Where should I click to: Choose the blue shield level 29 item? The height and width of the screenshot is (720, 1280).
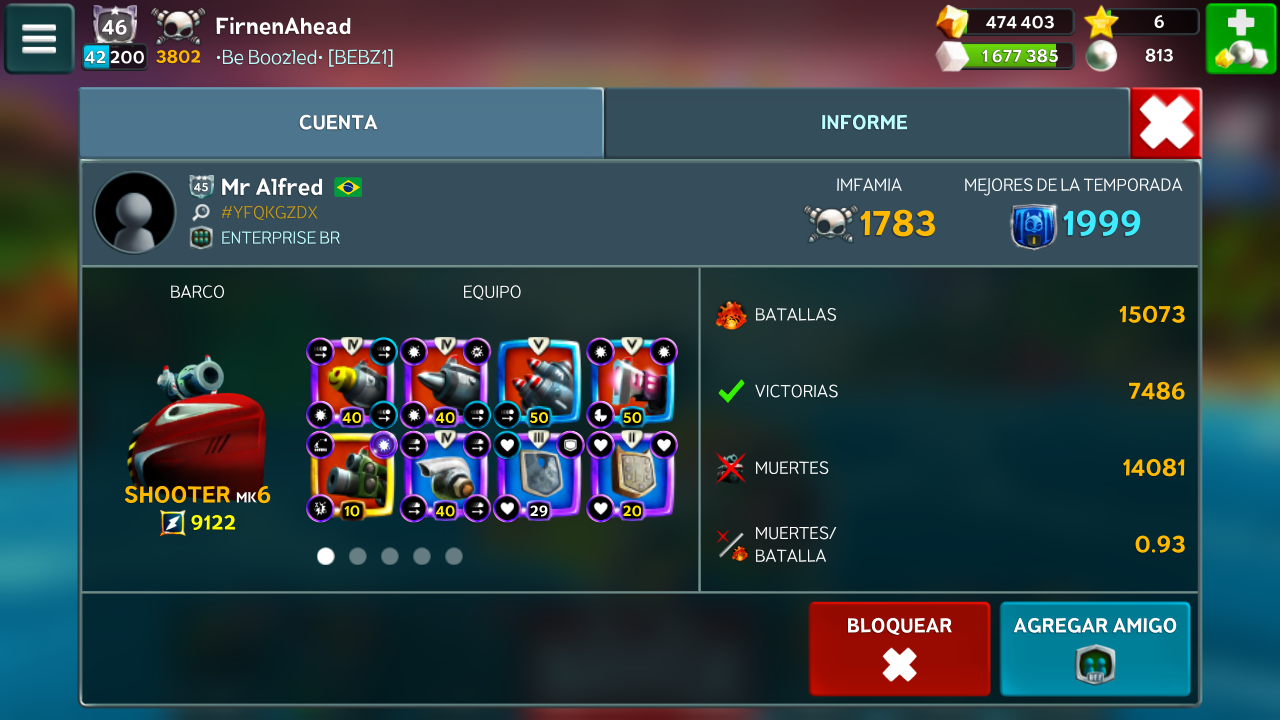(539, 477)
